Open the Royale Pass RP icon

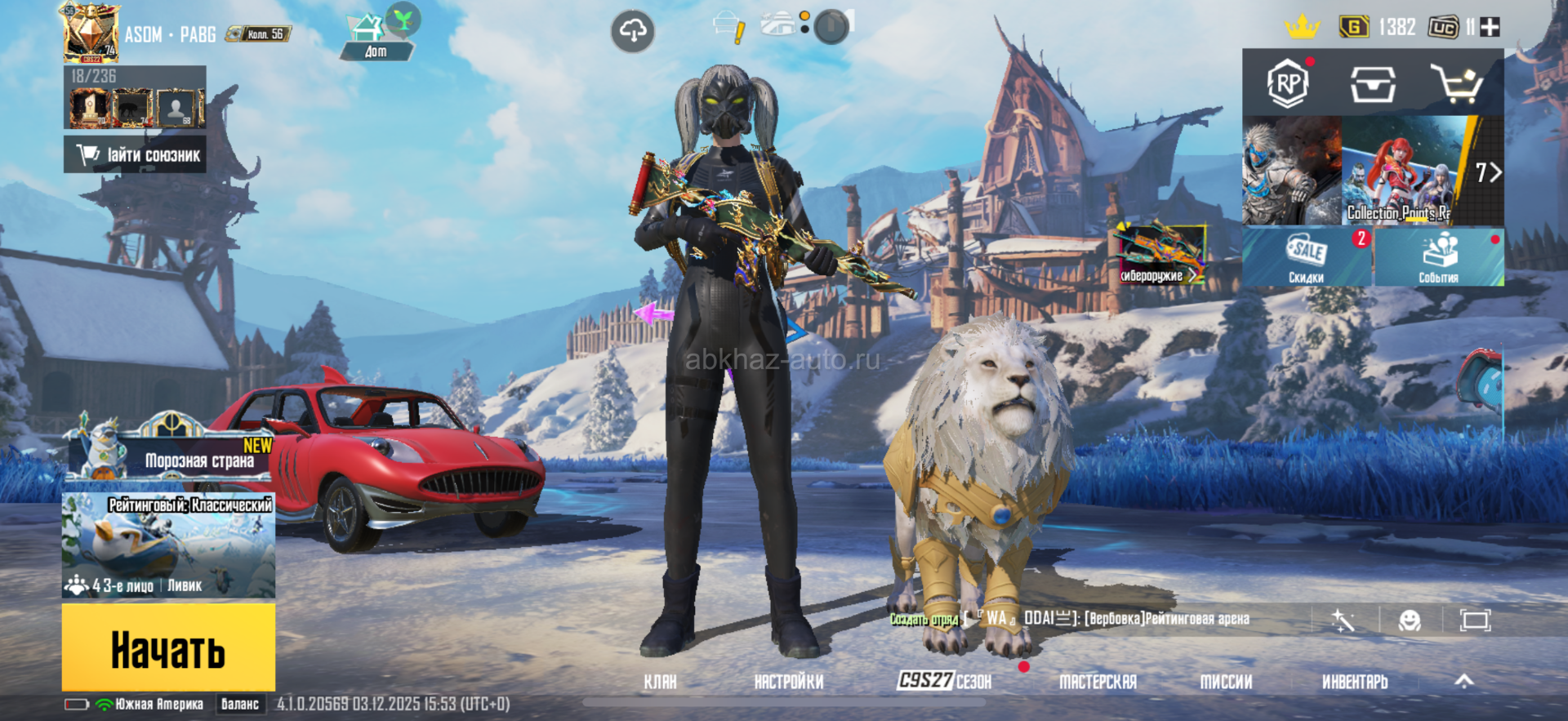point(1288,83)
